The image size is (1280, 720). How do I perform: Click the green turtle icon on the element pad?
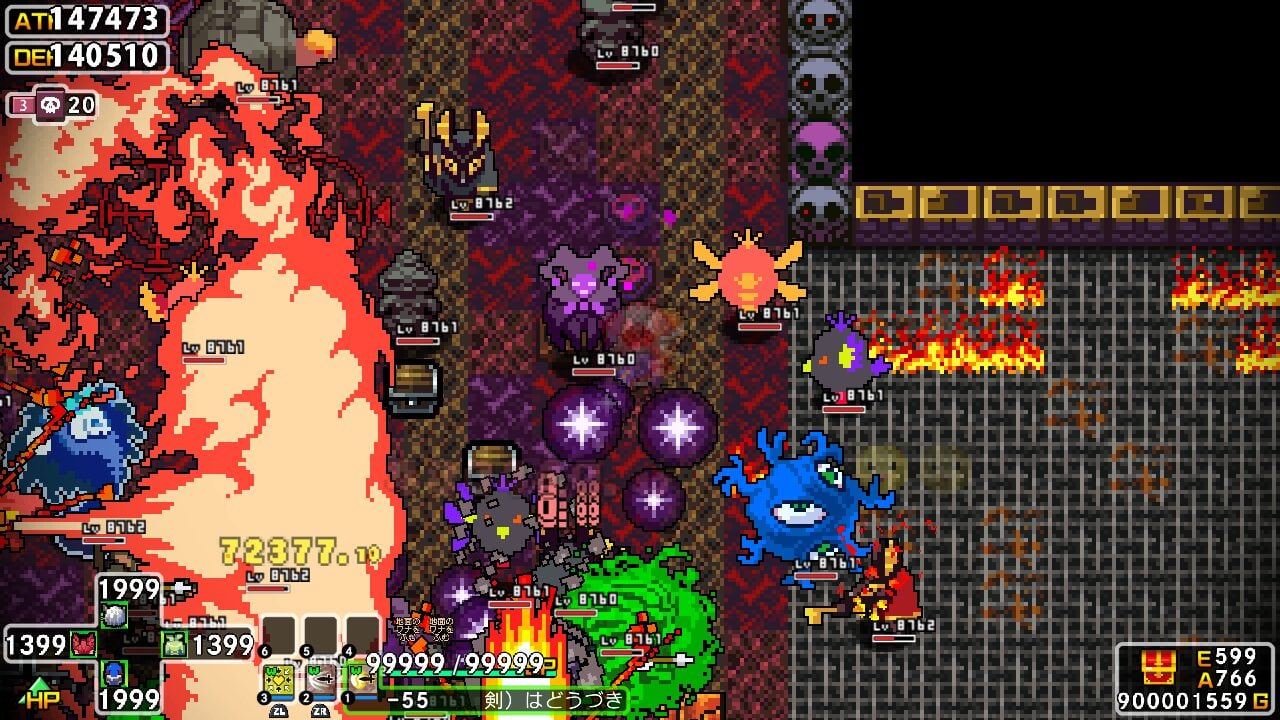(173, 643)
